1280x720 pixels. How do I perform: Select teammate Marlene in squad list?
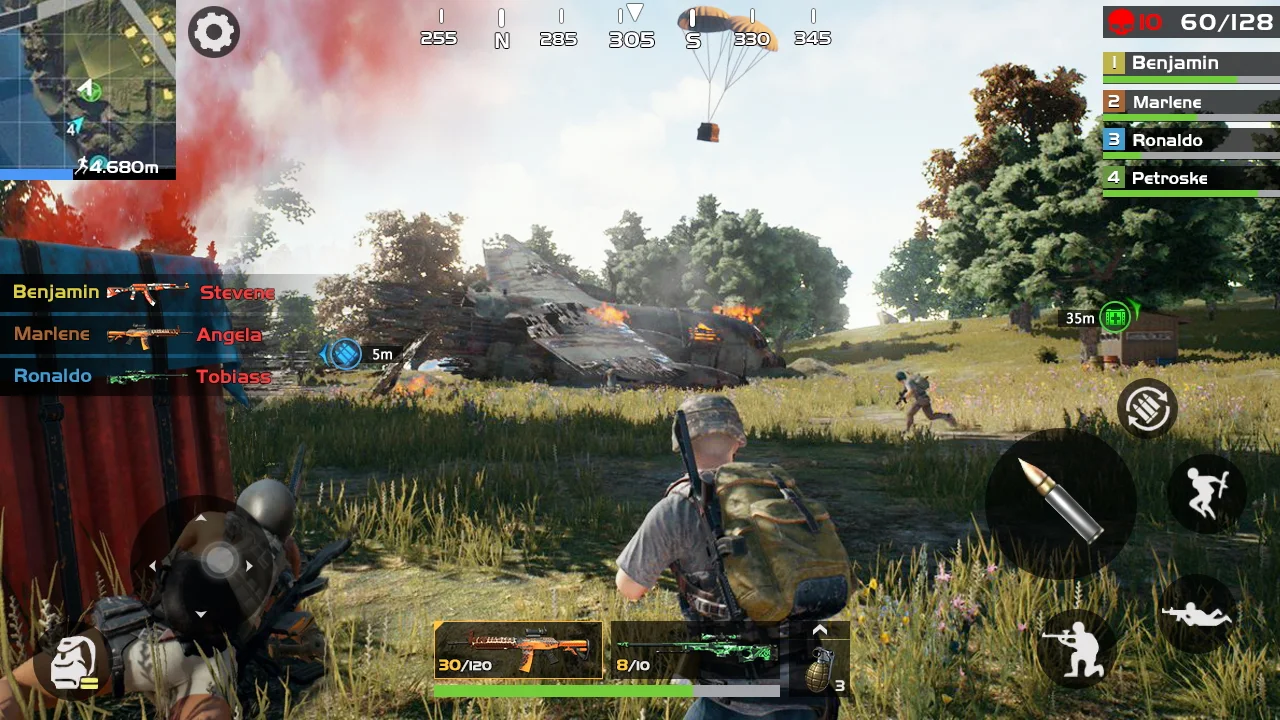click(x=1190, y=102)
